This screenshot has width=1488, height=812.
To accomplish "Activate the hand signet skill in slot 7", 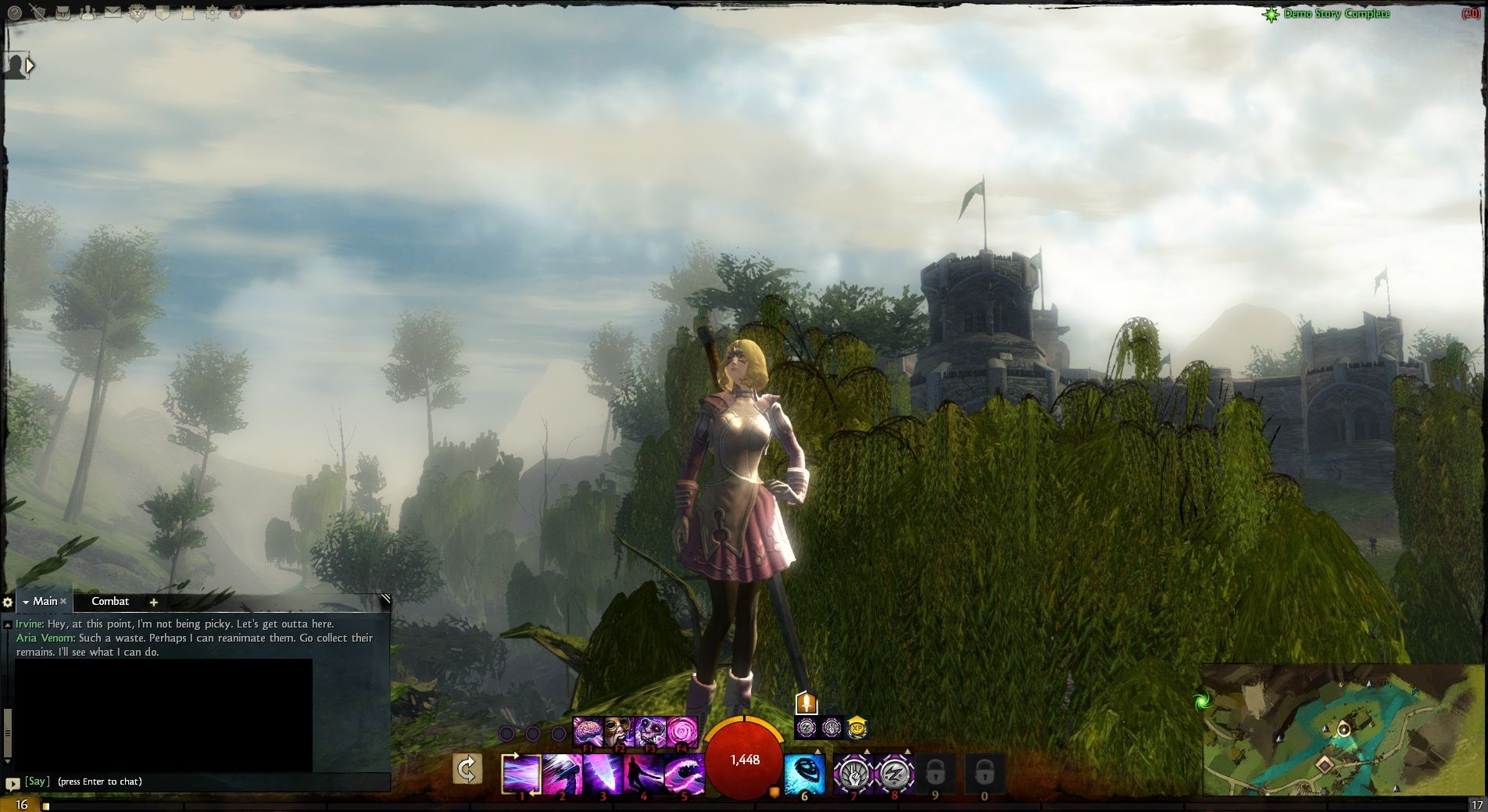I will pyautogui.click(x=853, y=773).
